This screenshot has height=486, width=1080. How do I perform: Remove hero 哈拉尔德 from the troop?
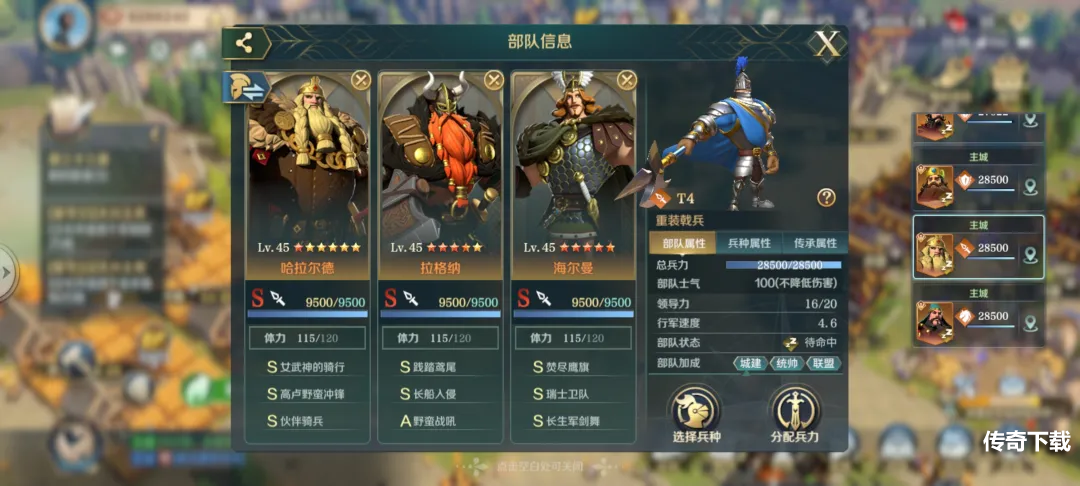pos(361,80)
